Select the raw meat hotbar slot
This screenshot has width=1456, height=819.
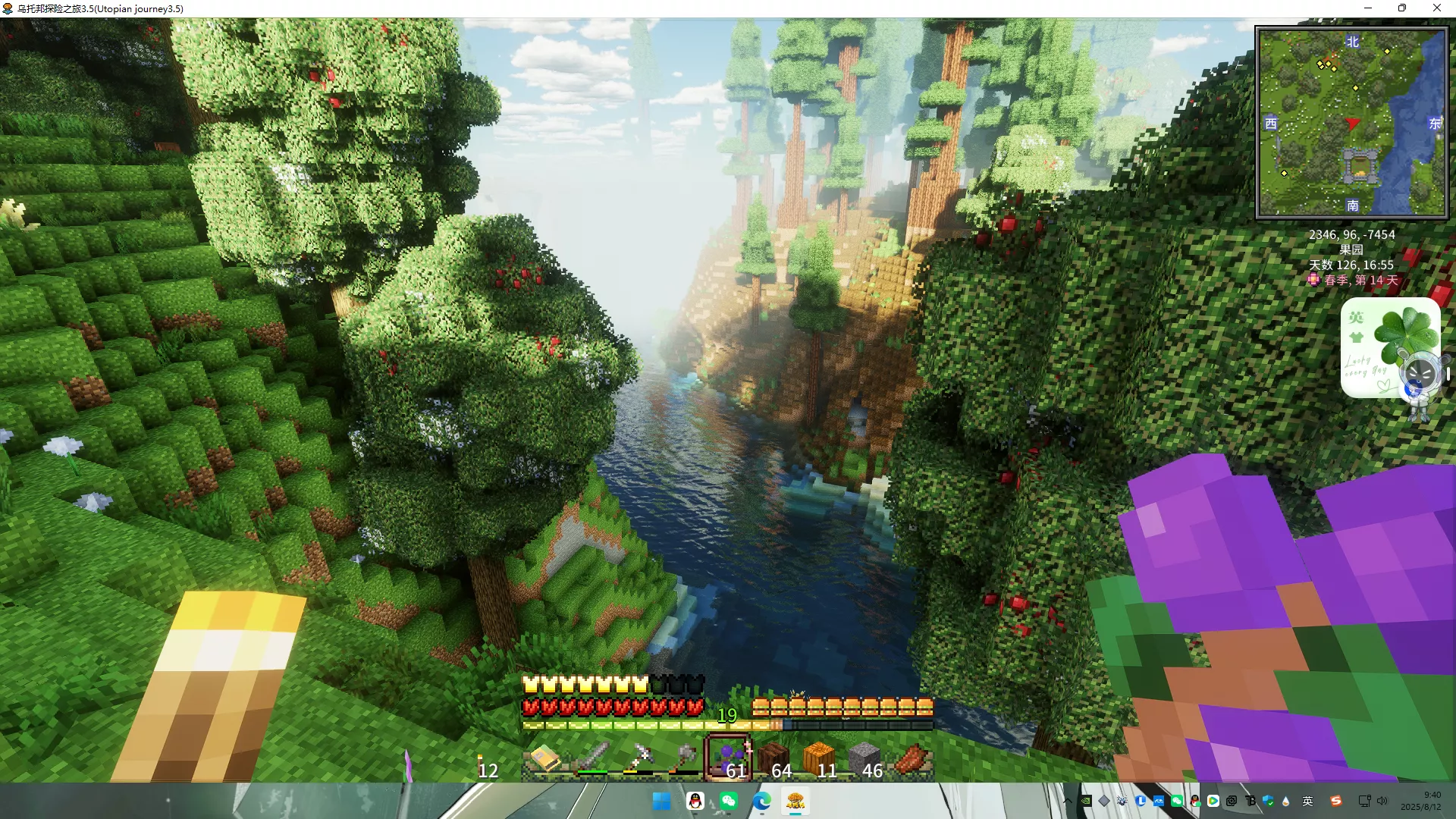[911, 759]
